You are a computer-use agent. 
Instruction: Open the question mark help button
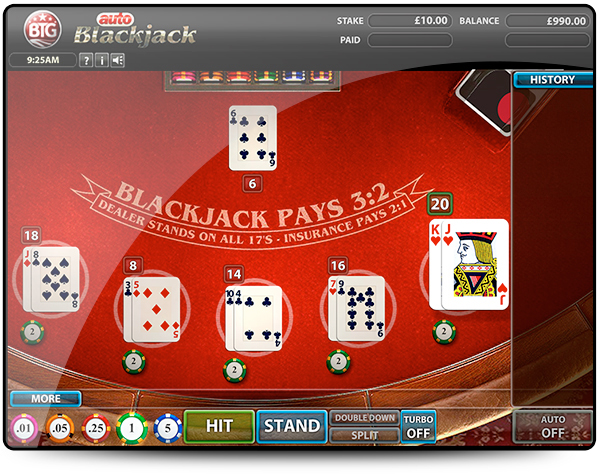pos(86,60)
